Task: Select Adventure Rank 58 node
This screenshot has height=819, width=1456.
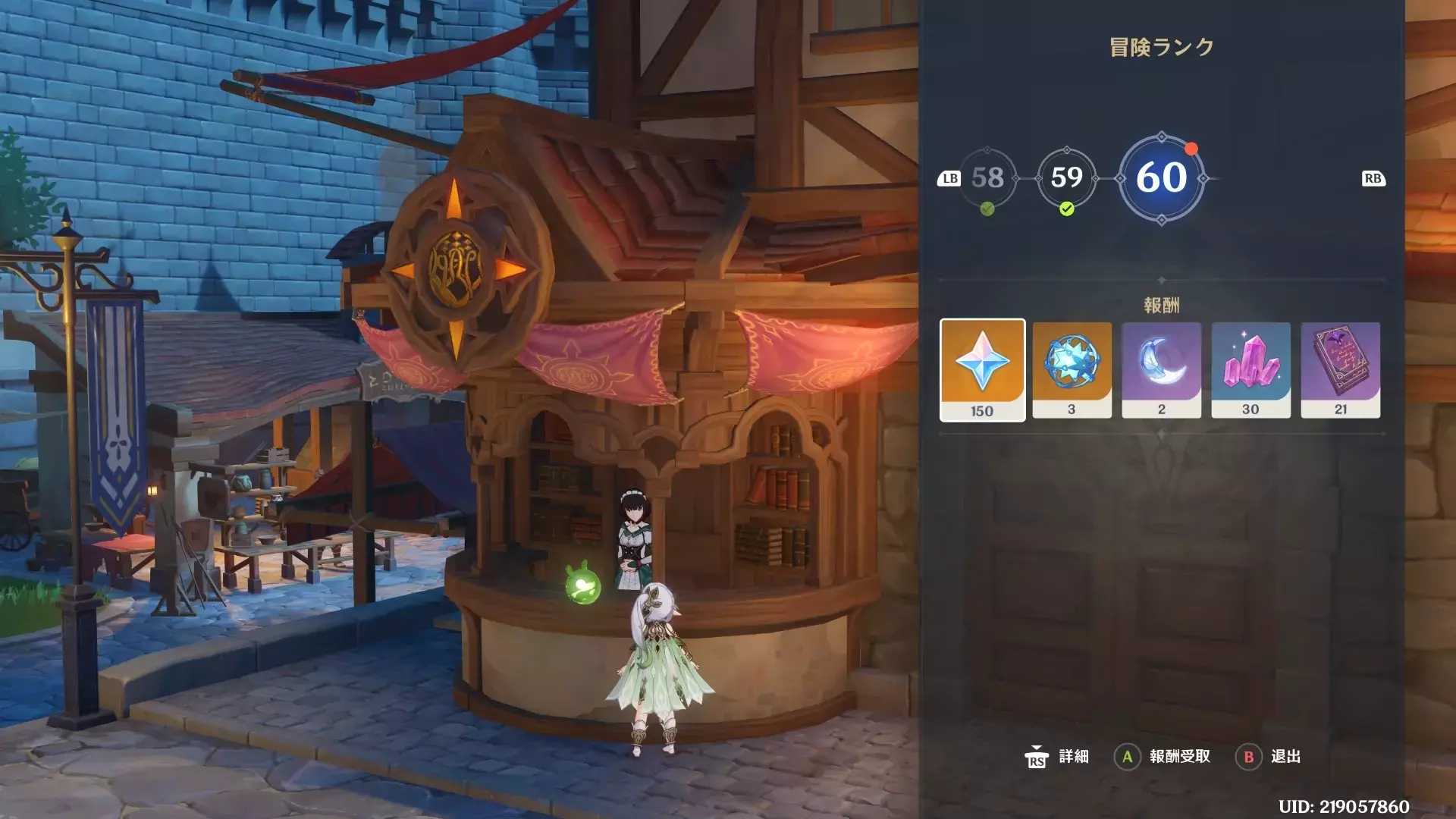Action: tap(987, 178)
